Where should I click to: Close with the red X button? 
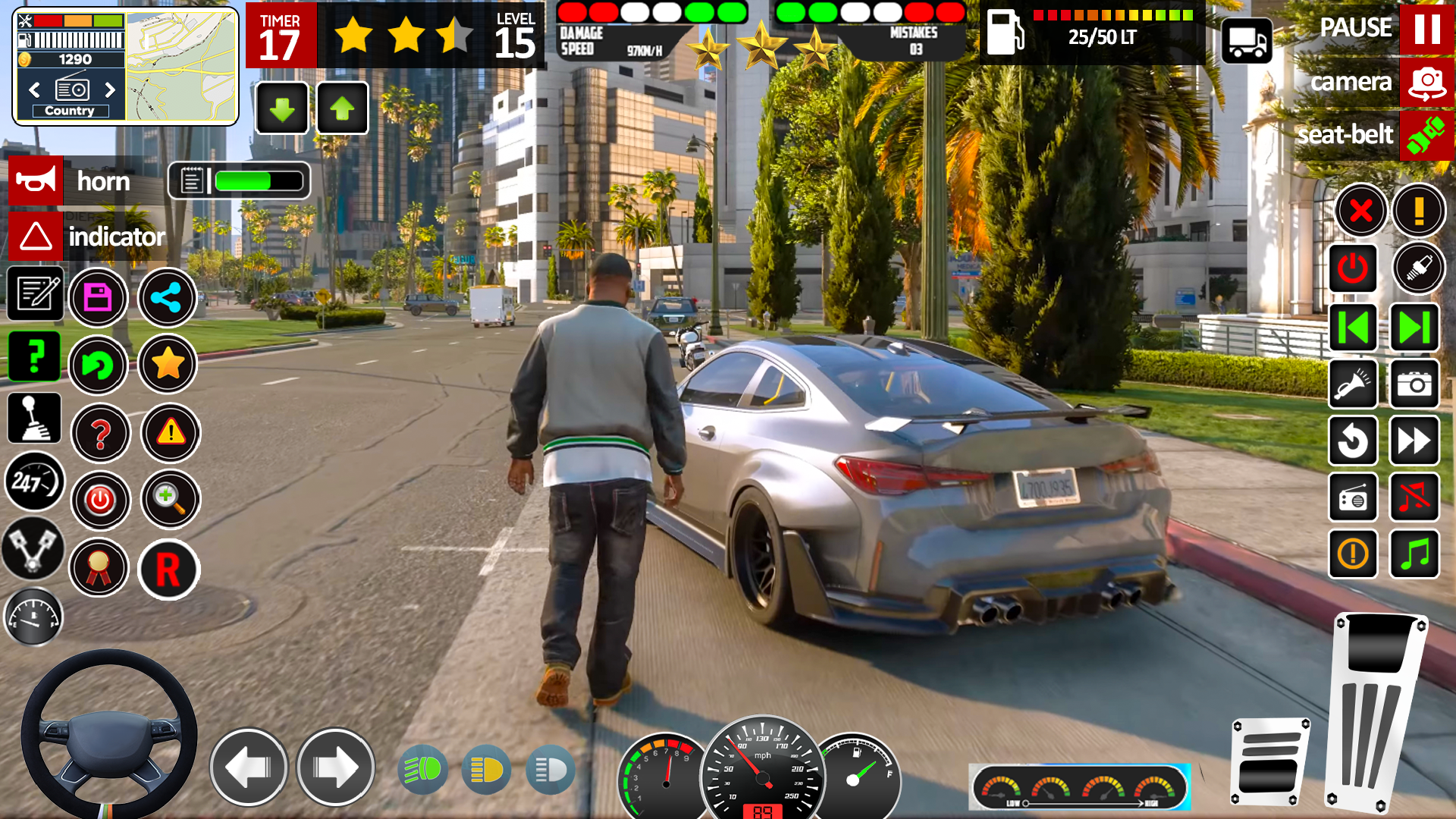tap(1360, 210)
